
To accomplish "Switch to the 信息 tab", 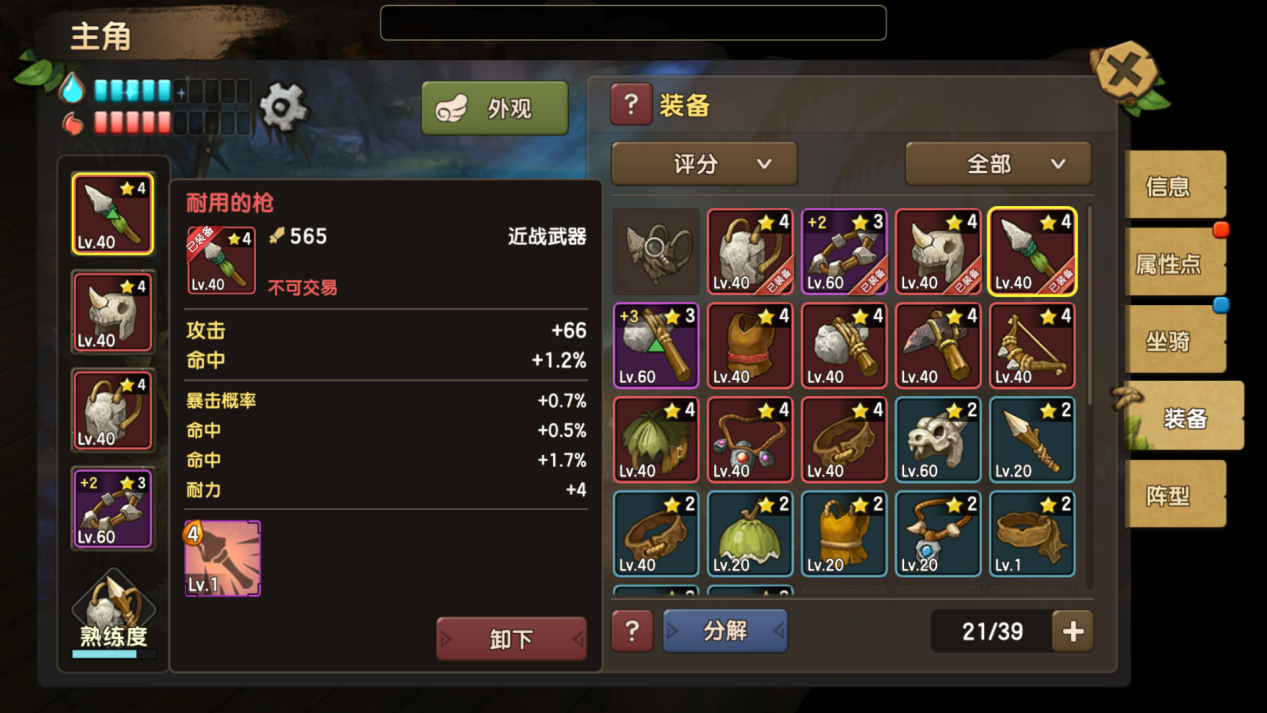I will 1174,186.
